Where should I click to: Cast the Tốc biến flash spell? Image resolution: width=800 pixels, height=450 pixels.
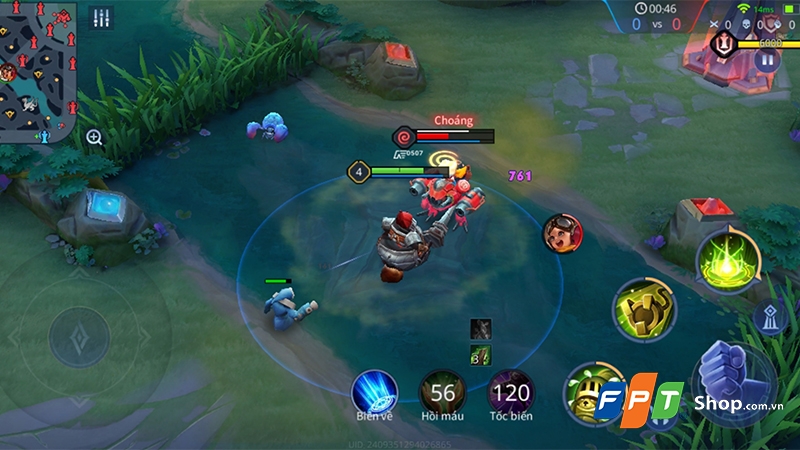coord(511,391)
